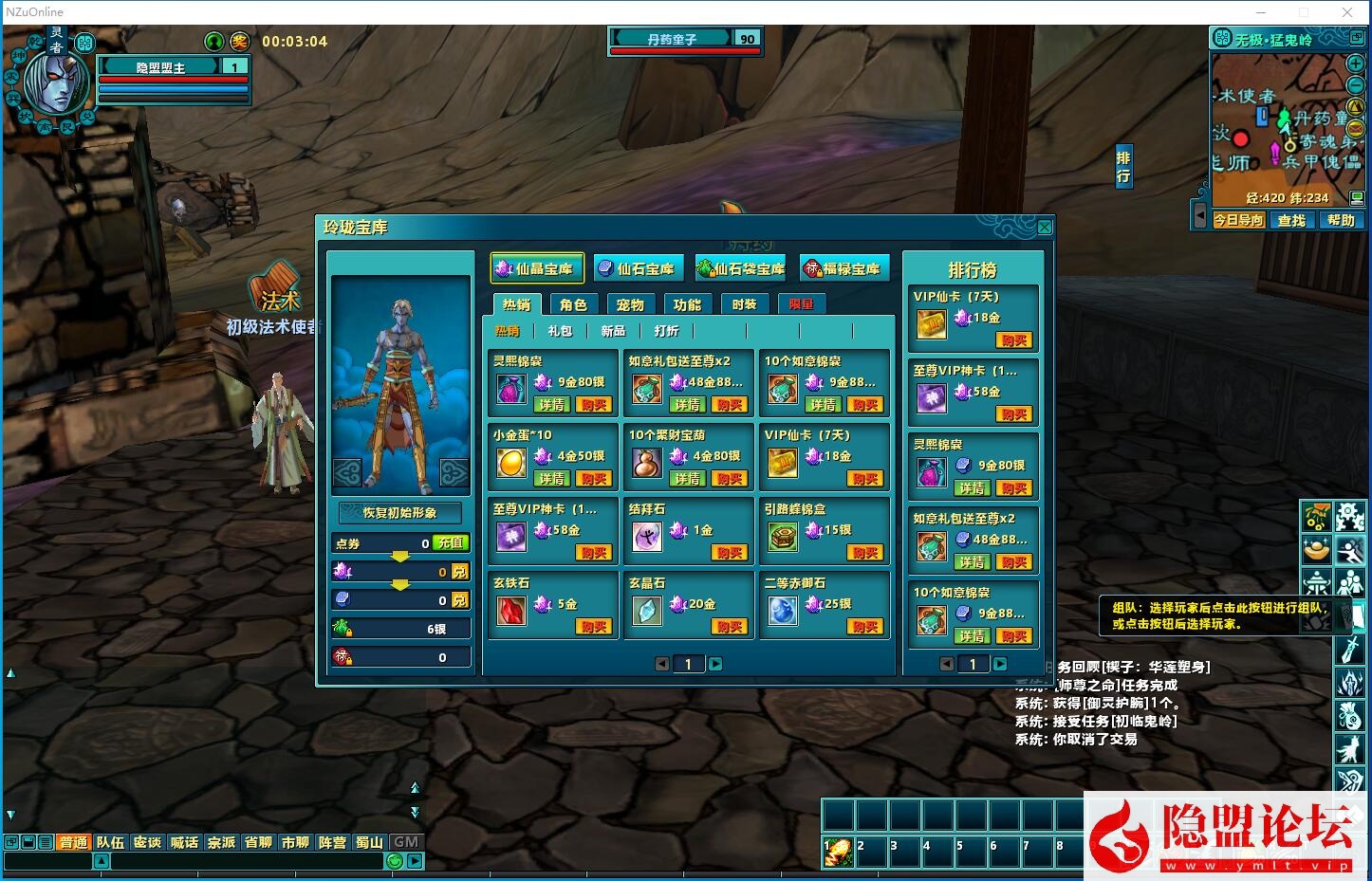1372x881 pixels.
Task: Close the NZuOnline game window
Action: [x=1347, y=12]
